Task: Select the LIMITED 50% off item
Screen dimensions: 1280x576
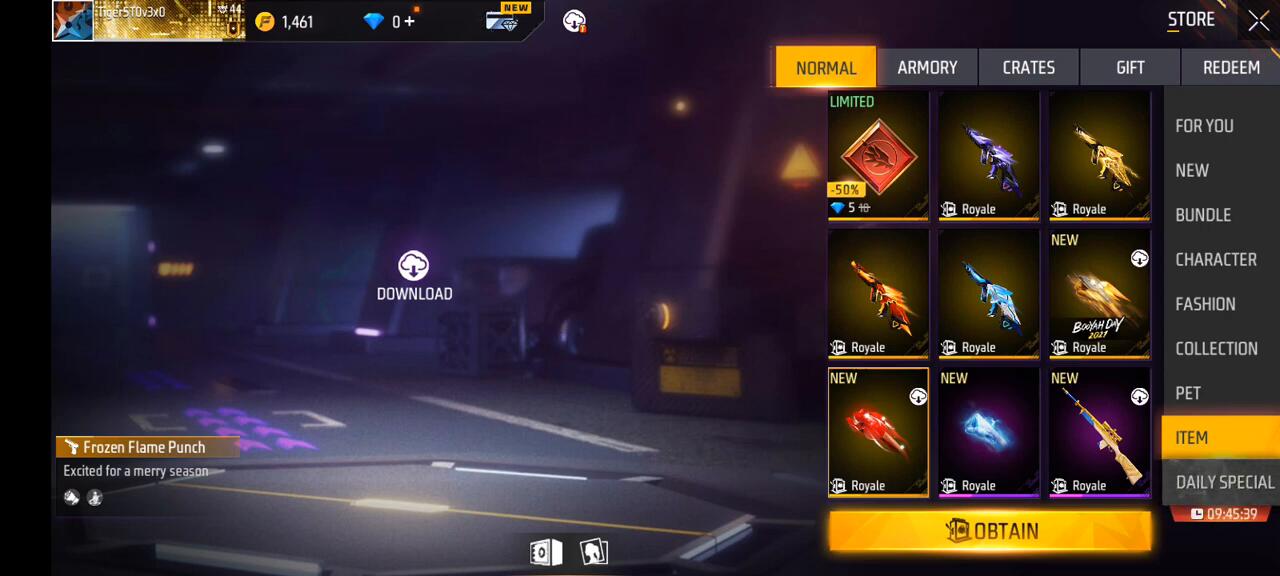Action: tap(878, 155)
